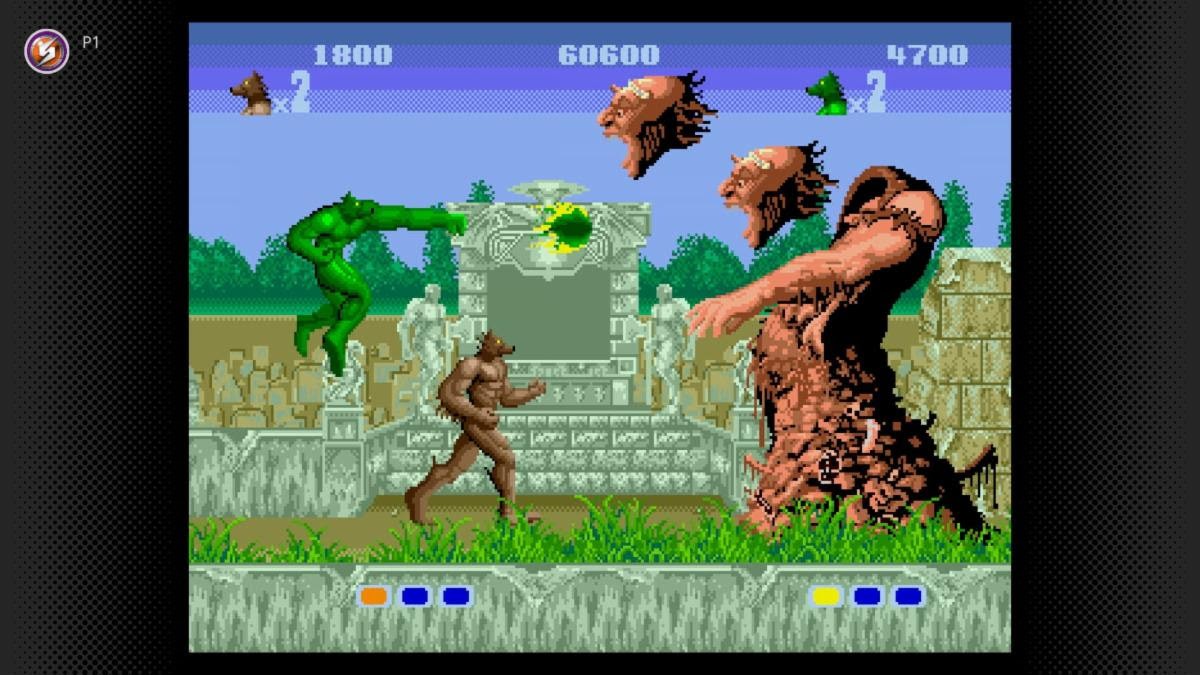Select the brown werewolf lives icon
Screen dimensions: 1200x675
250,93
